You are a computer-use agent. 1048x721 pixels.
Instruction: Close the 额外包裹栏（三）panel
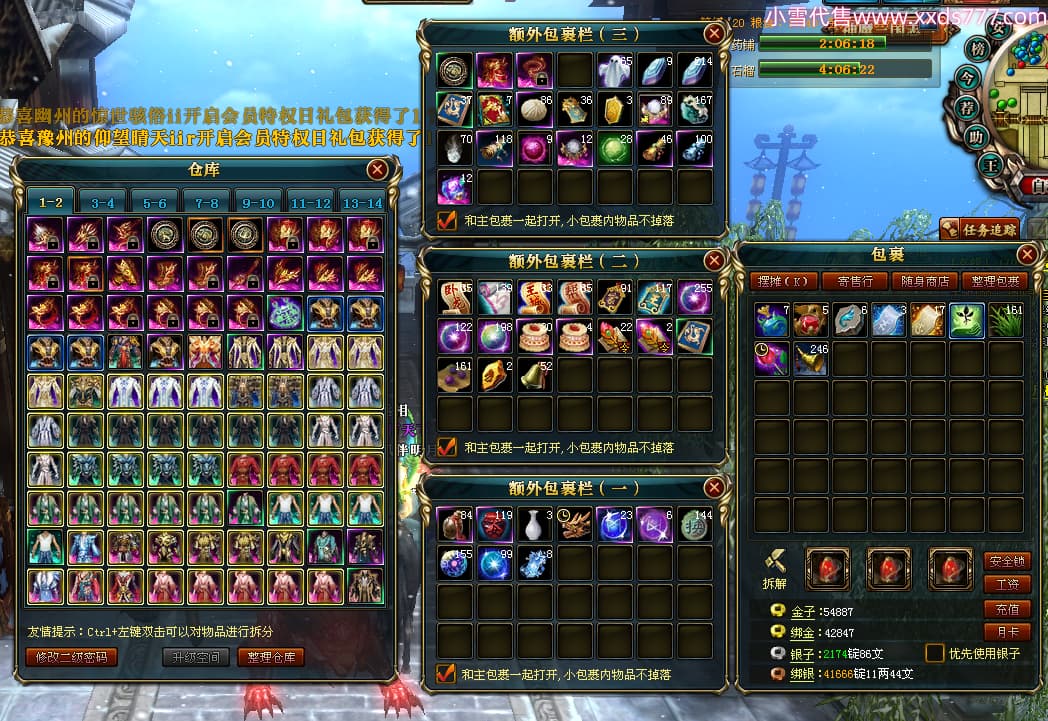click(714, 33)
